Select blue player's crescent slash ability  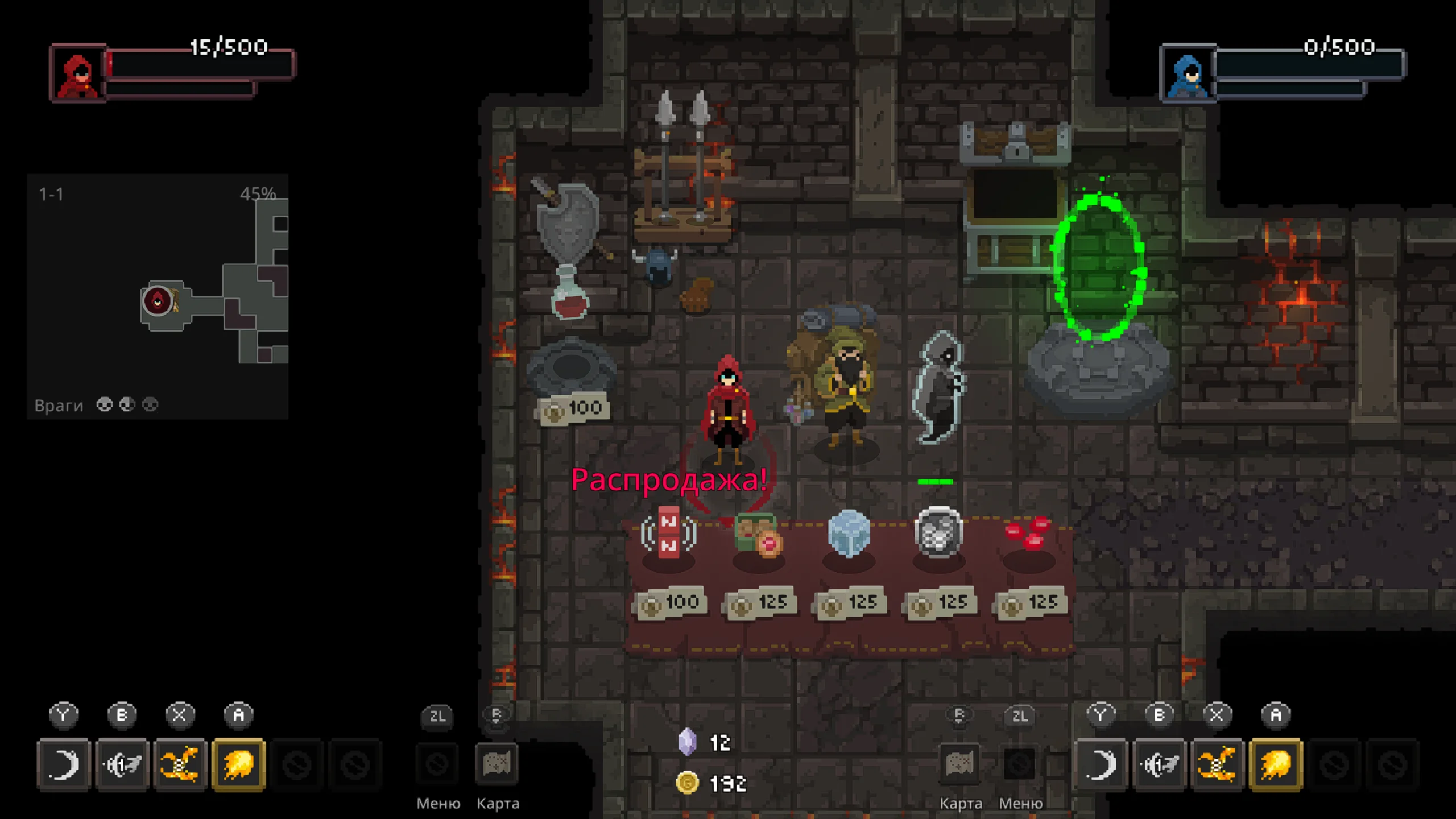(1101, 764)
